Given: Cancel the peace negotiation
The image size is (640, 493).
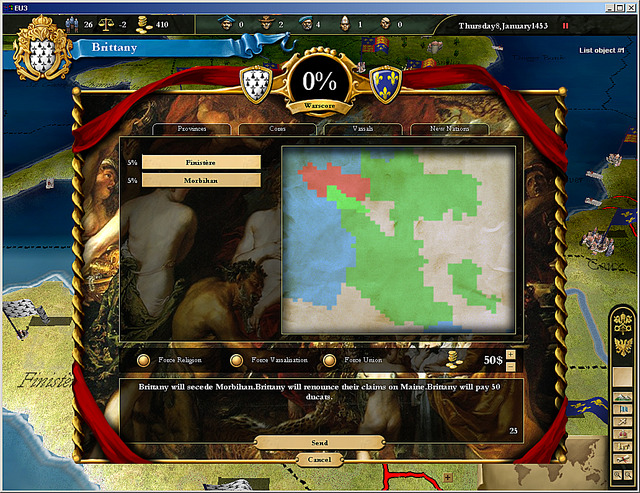Looking at the screenshot, I should (319, 458).
